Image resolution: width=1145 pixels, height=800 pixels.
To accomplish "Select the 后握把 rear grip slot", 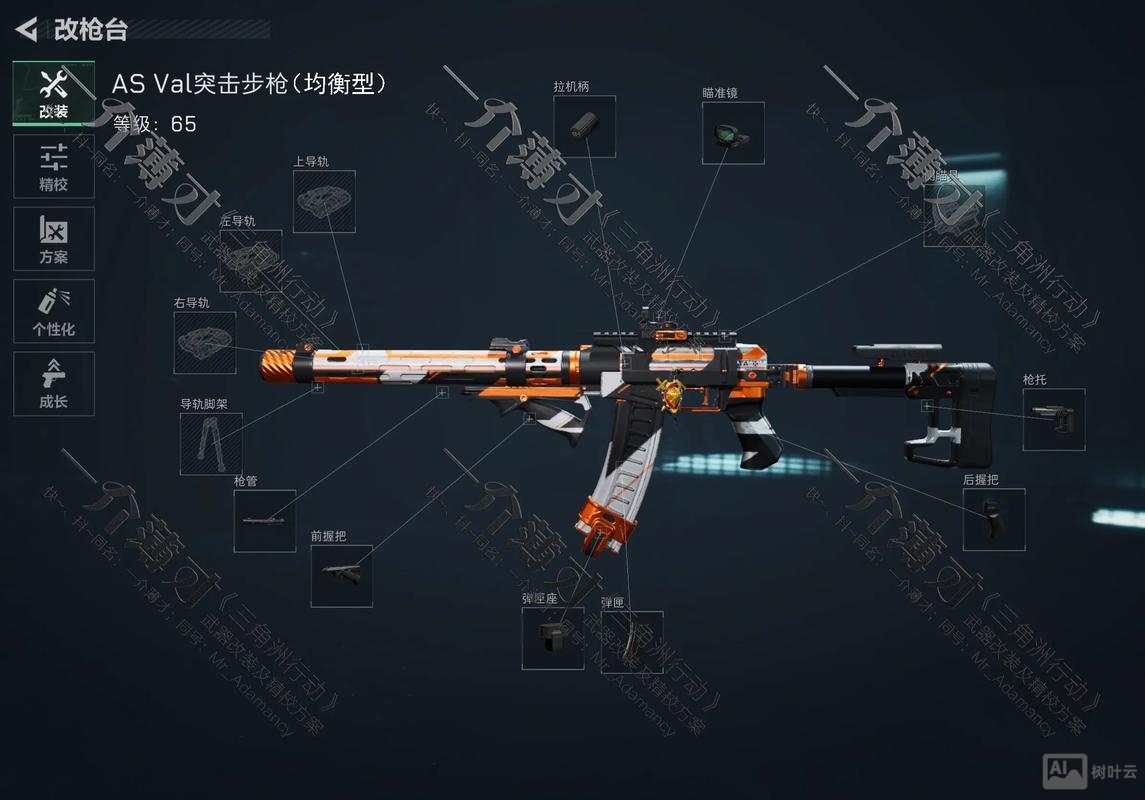I will (994, 519).
